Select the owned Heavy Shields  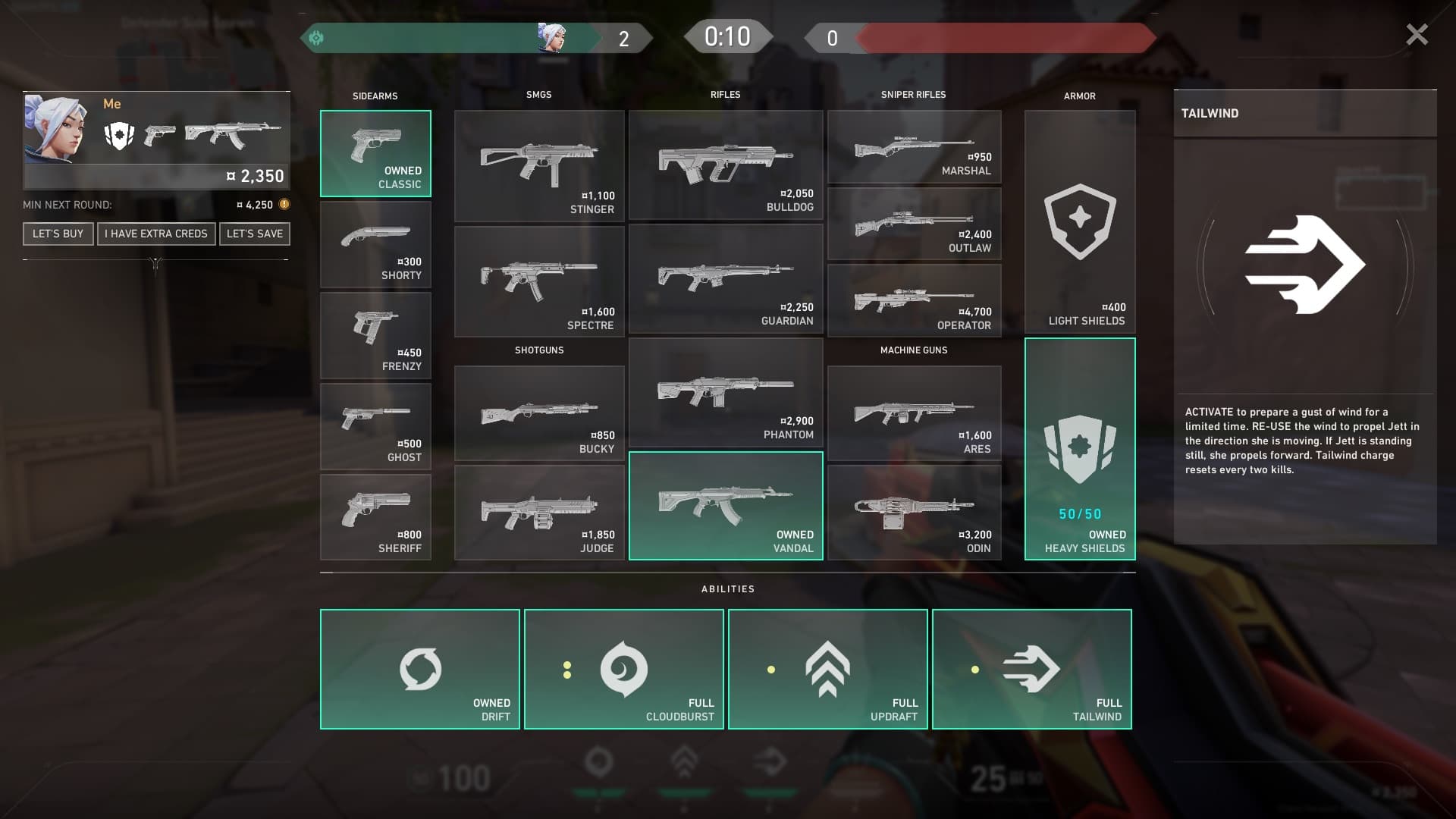[x=1080, y=449]
